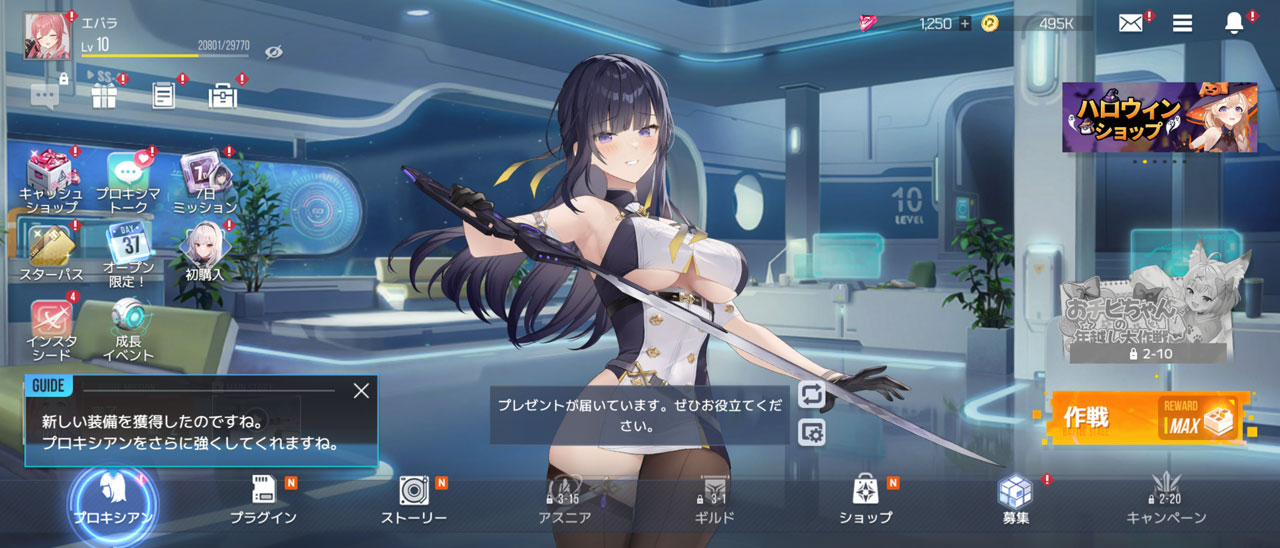Open the プラグイン plugin menu
The image size is (1280, 548).
coord(264,499)
